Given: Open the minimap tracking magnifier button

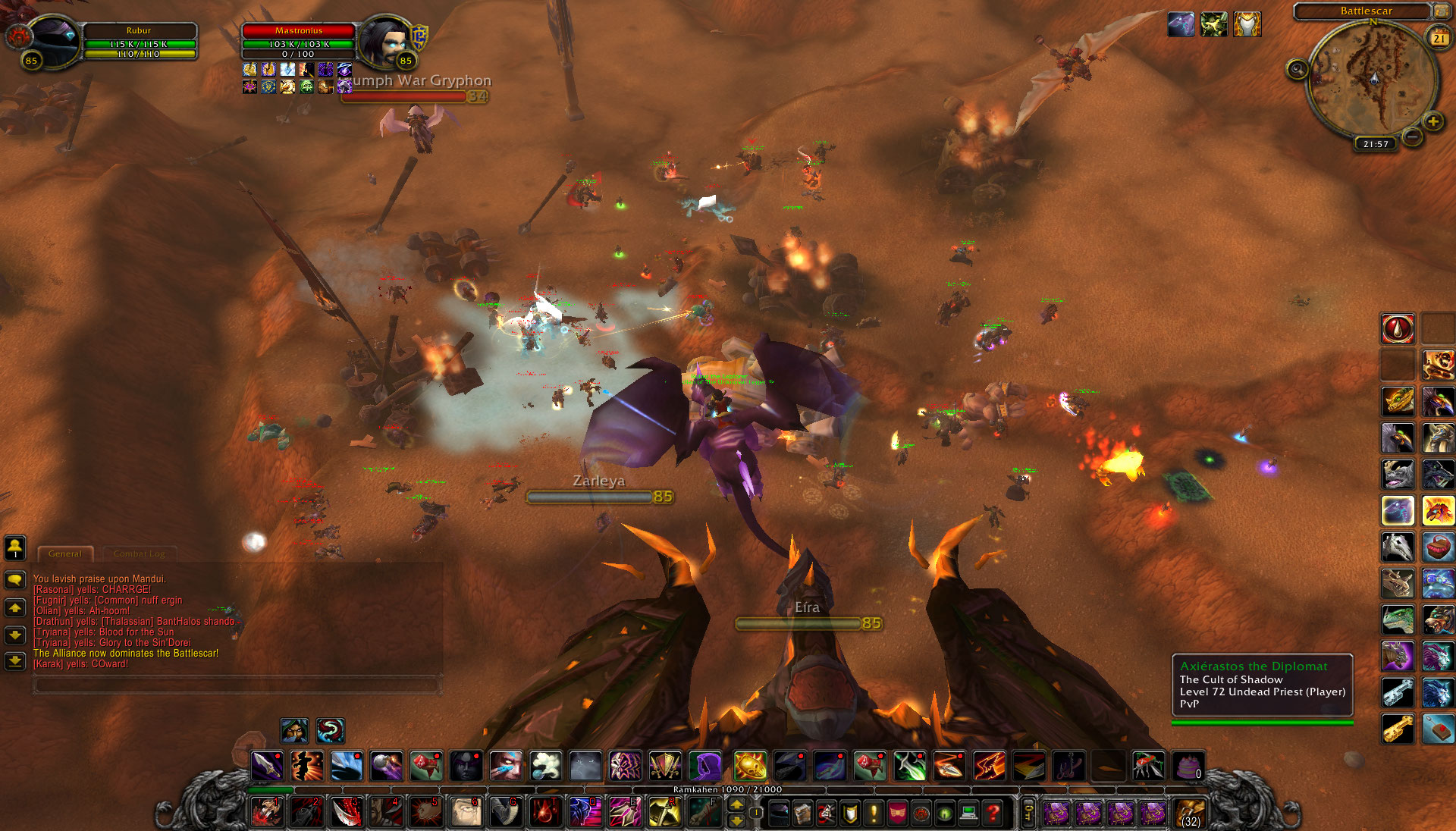Looking at the screenshot, I should [x=1298, y=70].
